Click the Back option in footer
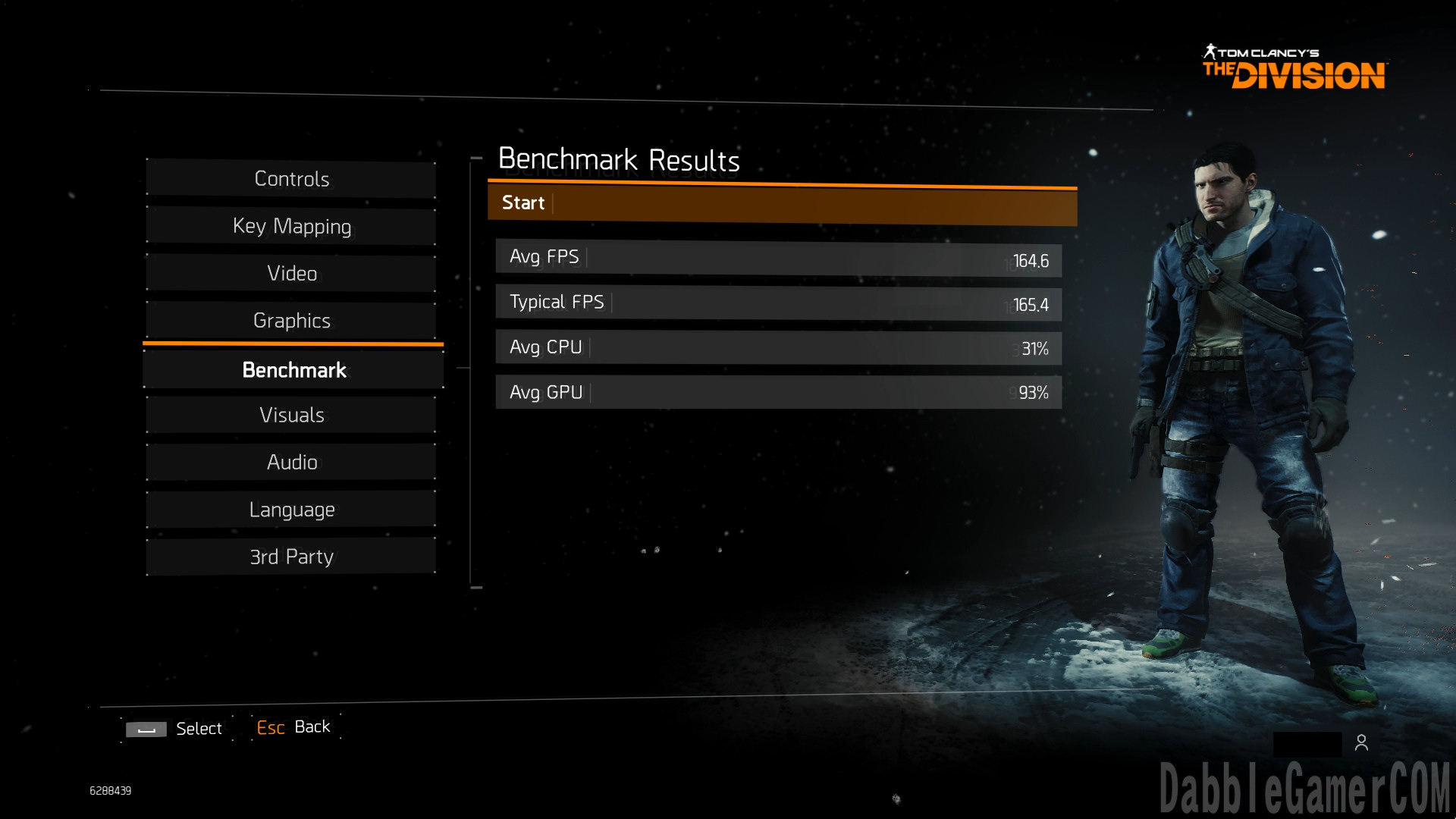 [x=294, y=727]
